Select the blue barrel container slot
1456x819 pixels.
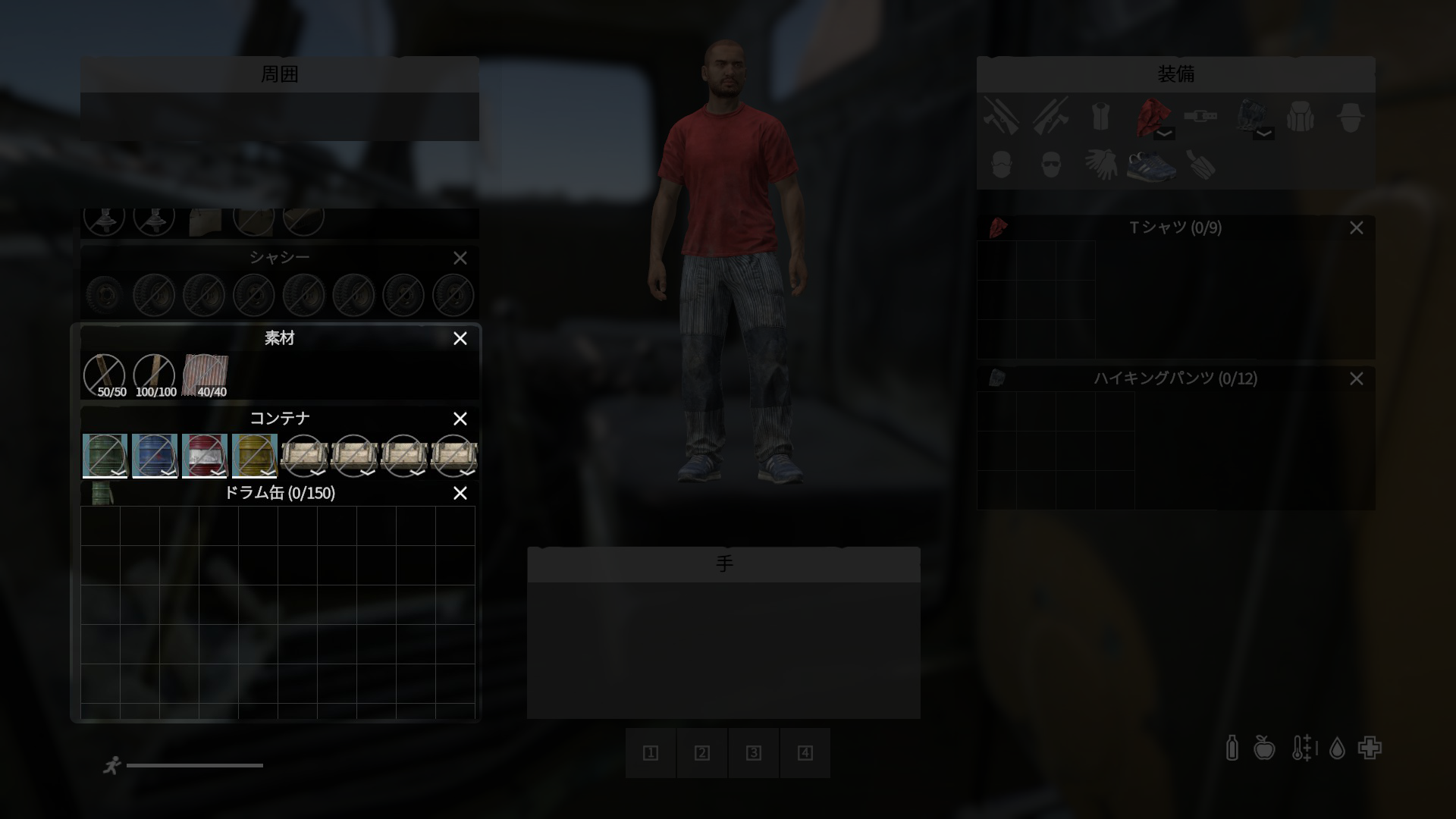pos(154,454)
